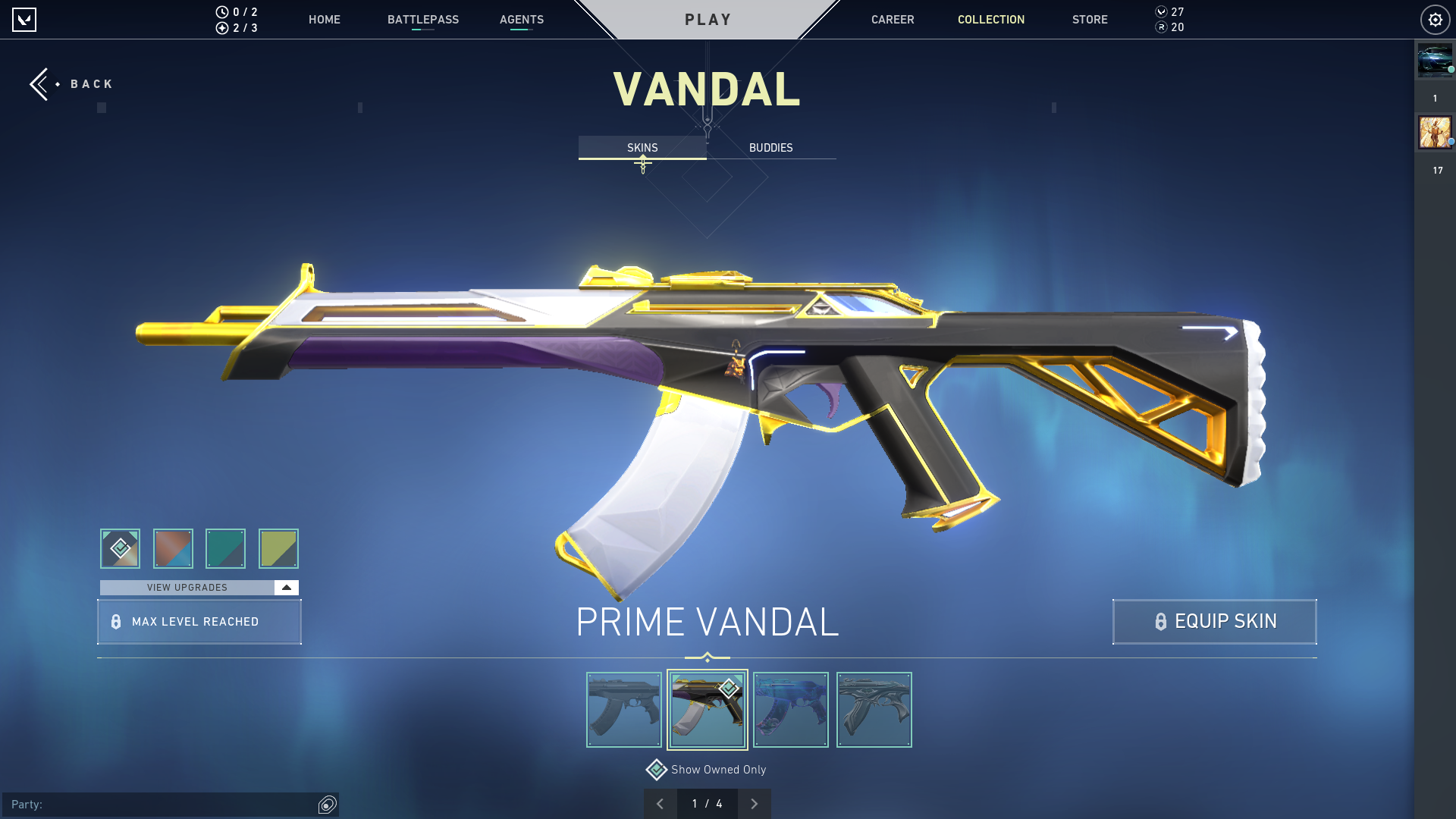Image resolution: width=1456 pixels, height=819 pixels.
Task: Click the Valorant Points currency icon
Action: pyautogui.click(x=1161, y=12)
